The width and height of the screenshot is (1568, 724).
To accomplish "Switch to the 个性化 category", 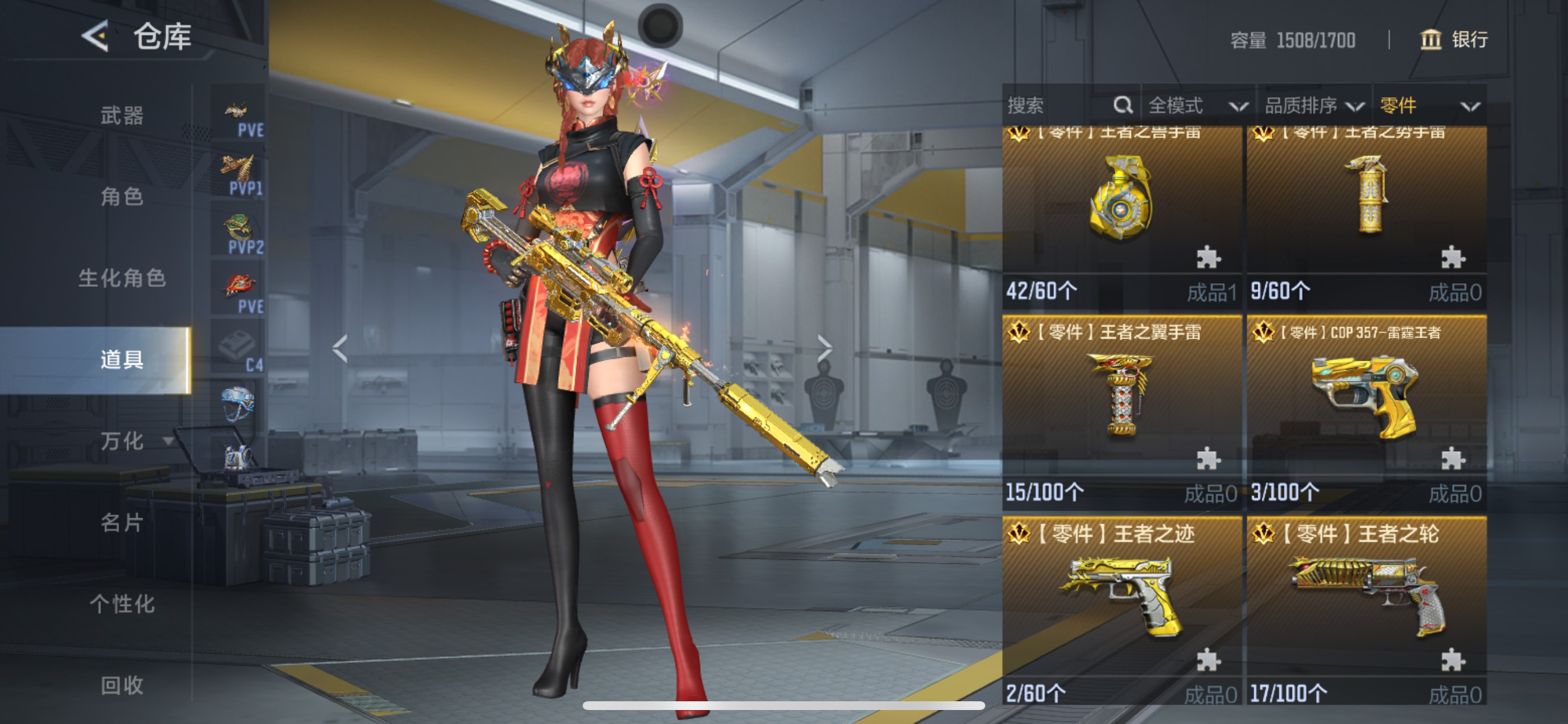I will (122, 604).
